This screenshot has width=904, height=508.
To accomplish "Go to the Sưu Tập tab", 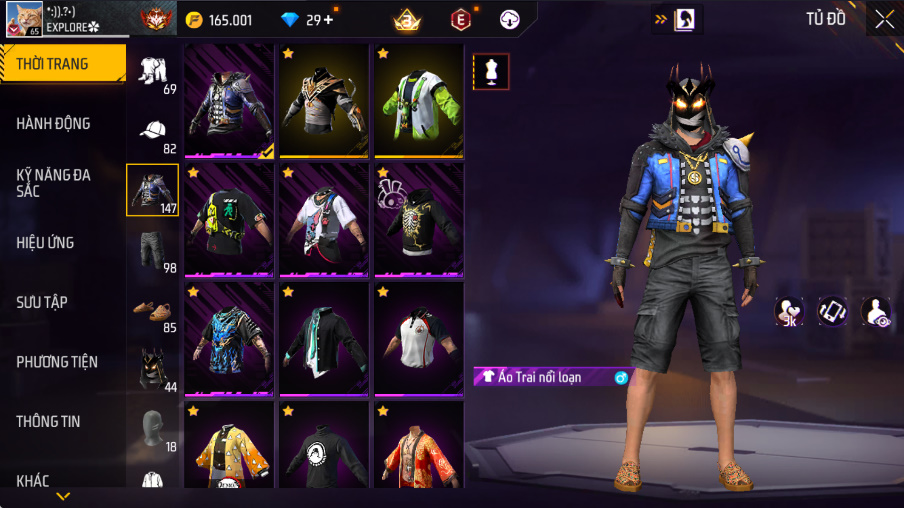I will click(42, 302).
